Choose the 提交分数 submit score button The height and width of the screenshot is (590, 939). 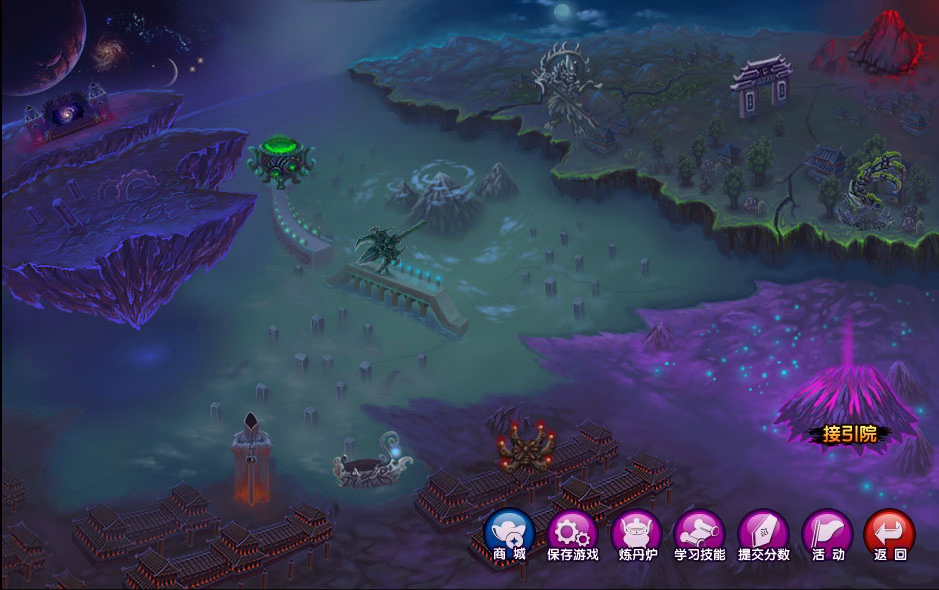tap(763, 533)
